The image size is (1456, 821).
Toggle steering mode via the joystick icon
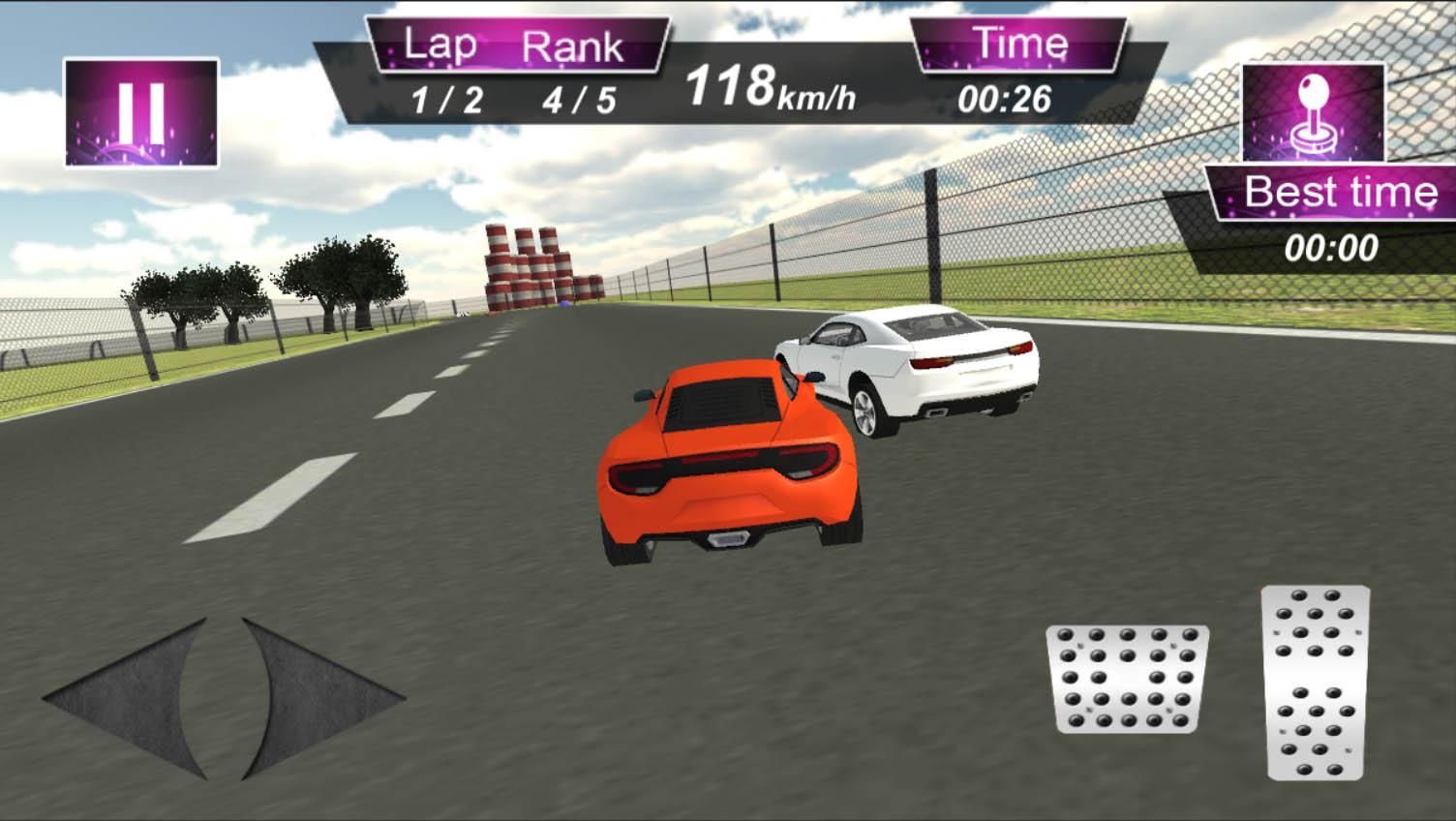point(1313,111)
